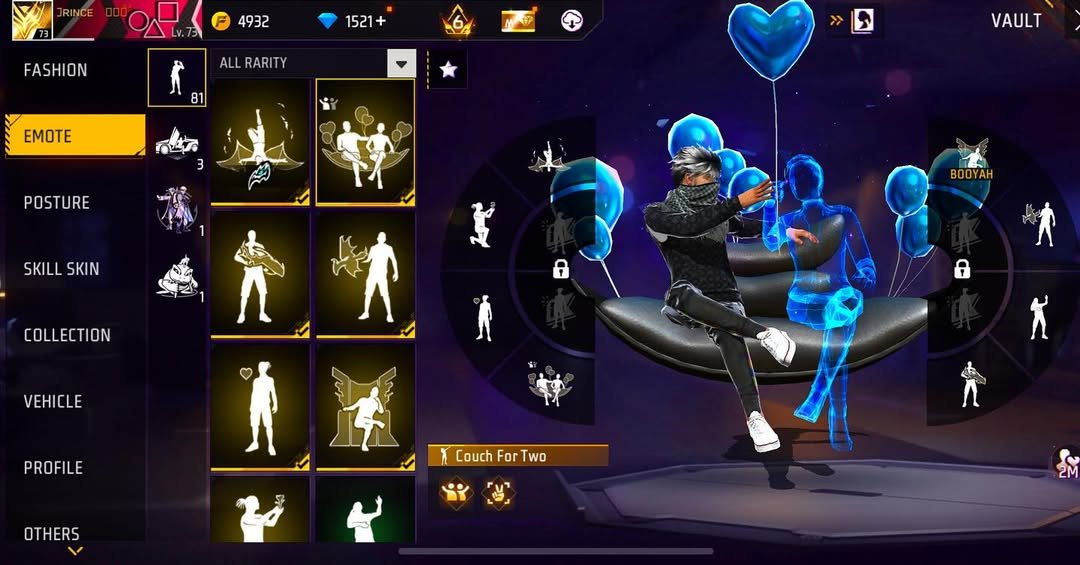
Task: Open the Skill Skin category
Action: pos(61,268)
